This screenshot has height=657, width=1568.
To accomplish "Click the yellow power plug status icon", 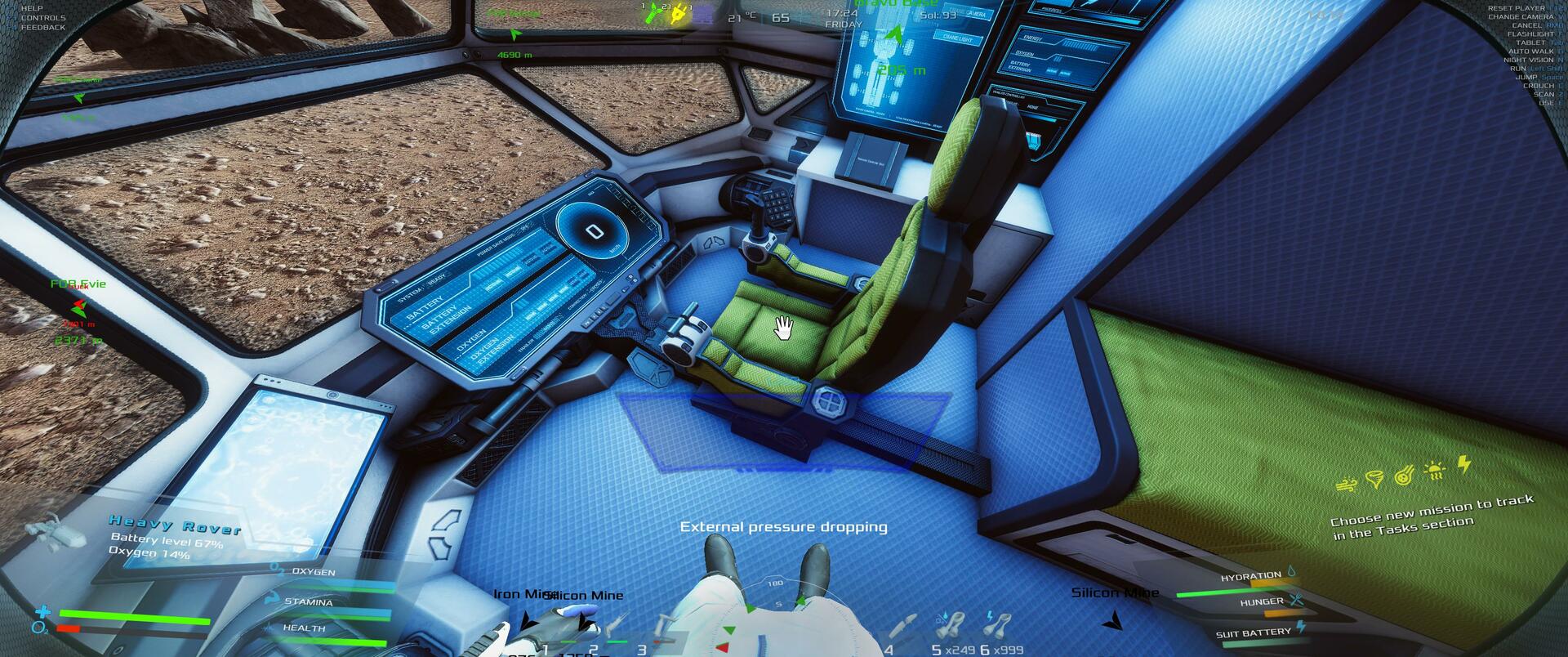I will pos(677,15).
